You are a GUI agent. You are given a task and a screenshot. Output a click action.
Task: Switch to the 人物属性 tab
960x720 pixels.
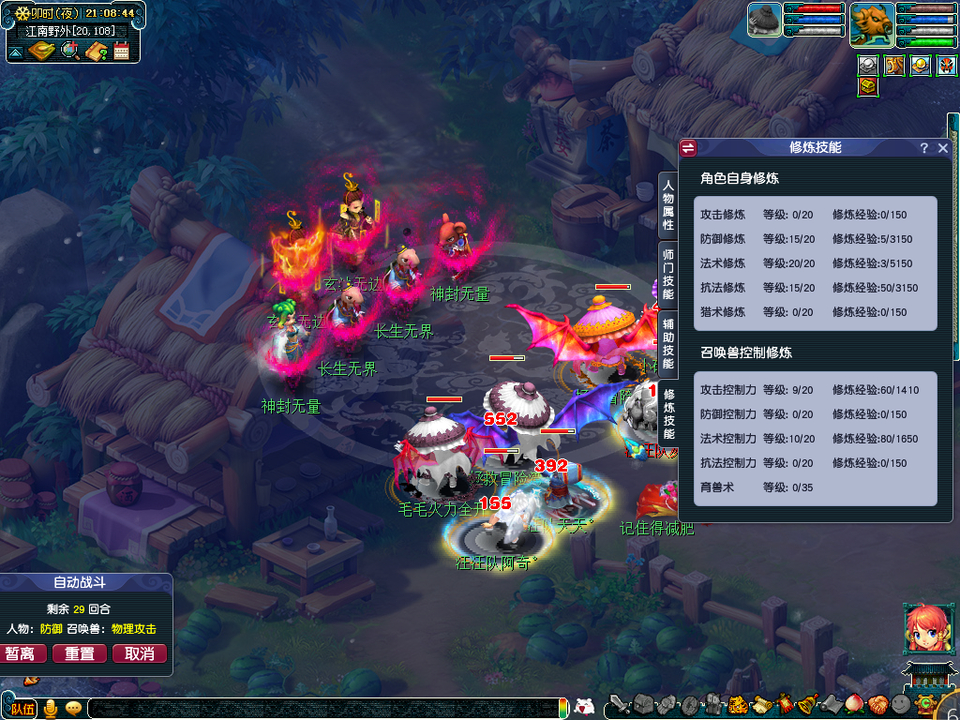click(x=668, y=206)
